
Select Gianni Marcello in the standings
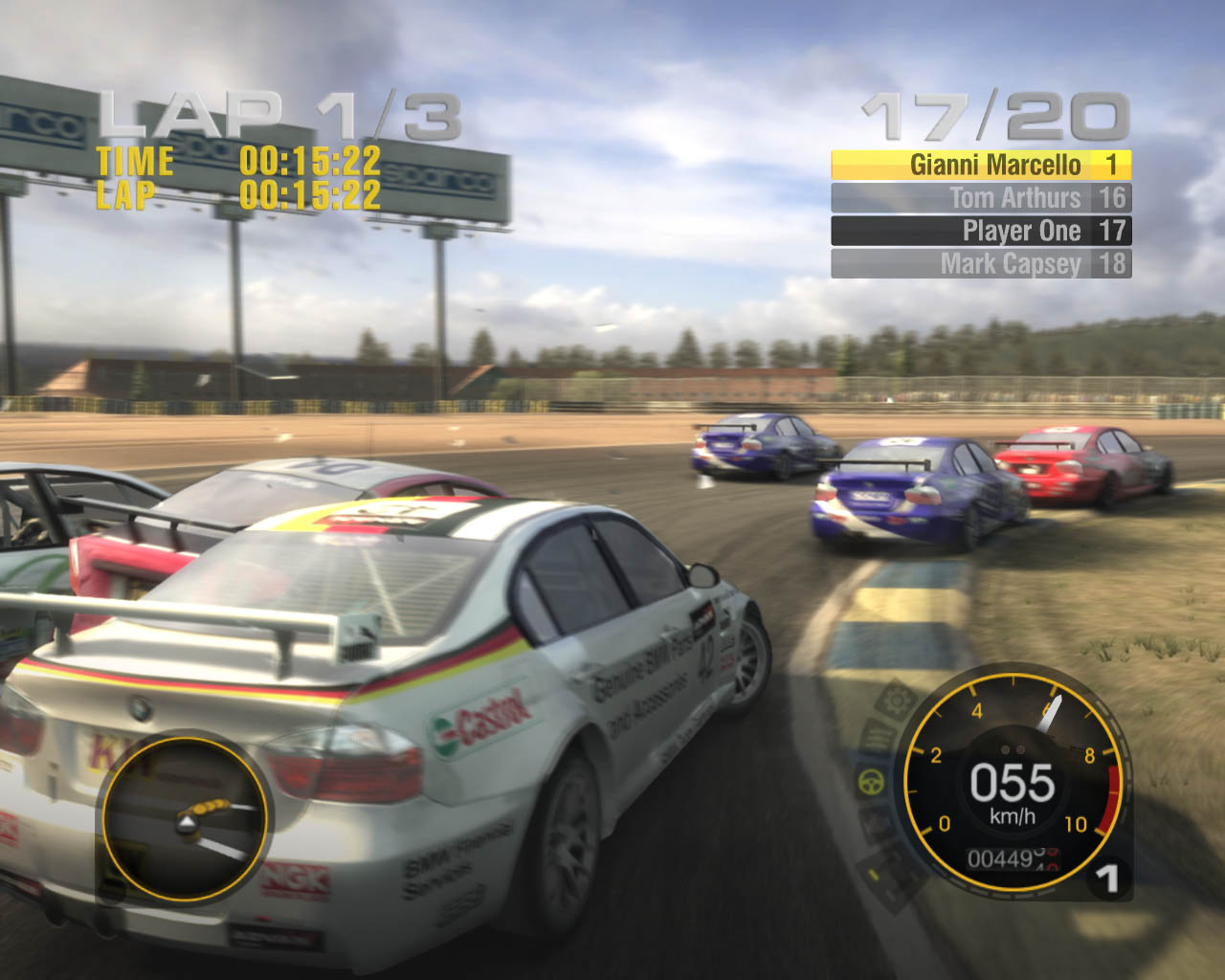[x=981, y=166]
